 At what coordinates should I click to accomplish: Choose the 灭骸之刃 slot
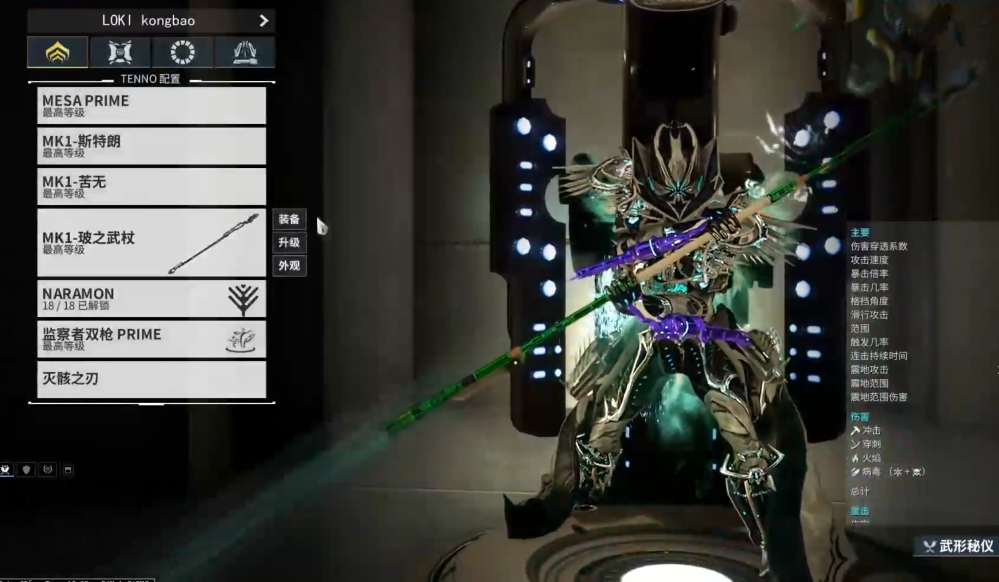click(151, 380)
